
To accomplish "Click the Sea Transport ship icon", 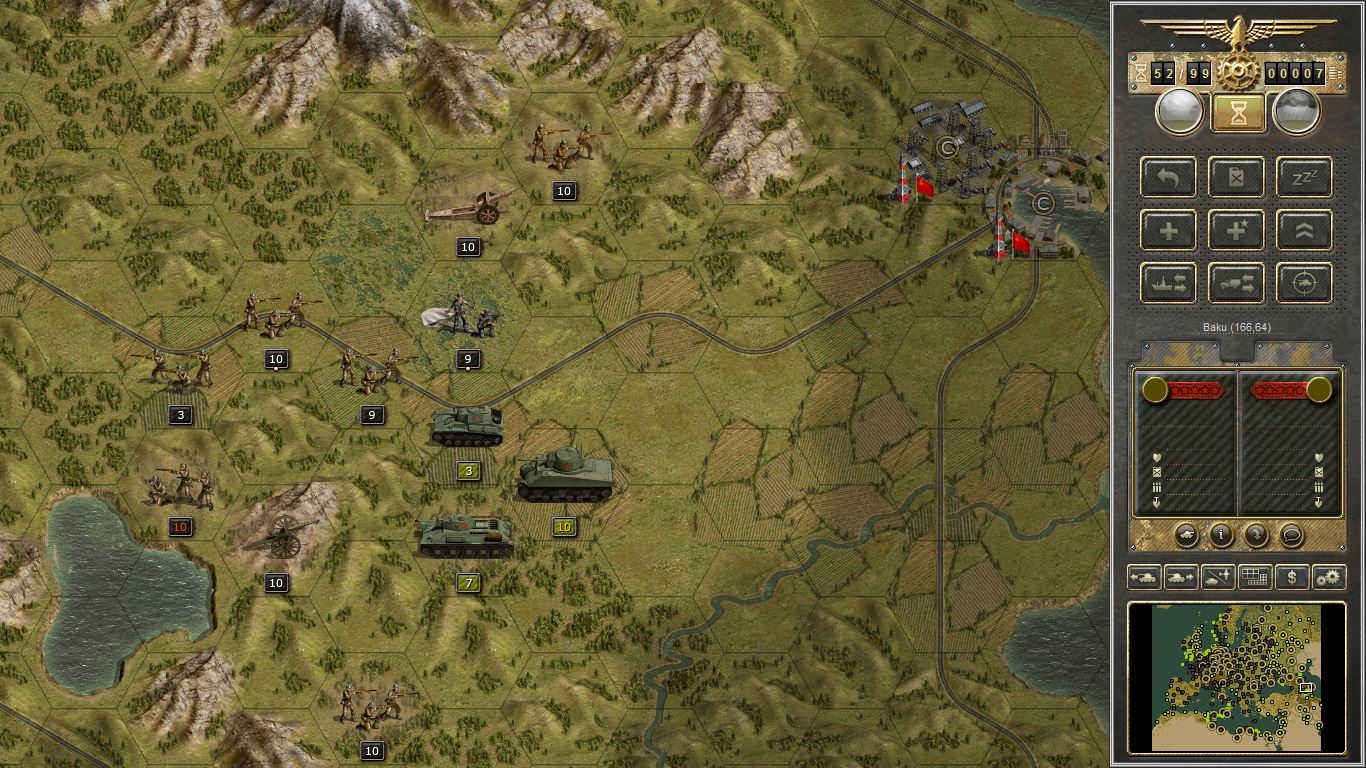I will pos(1167,283).
